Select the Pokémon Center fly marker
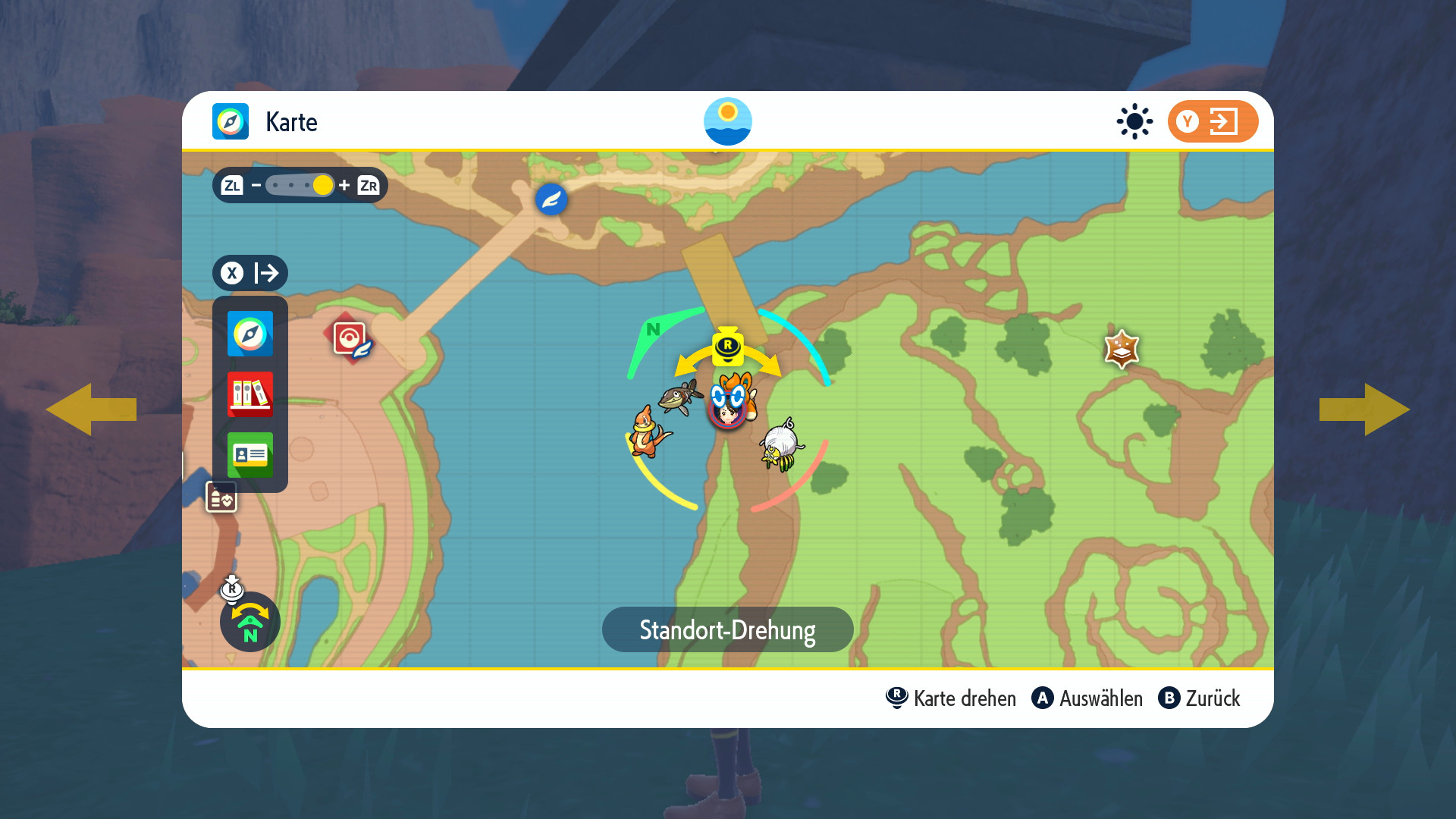The image size is (1456, 819). coord(350,338)
